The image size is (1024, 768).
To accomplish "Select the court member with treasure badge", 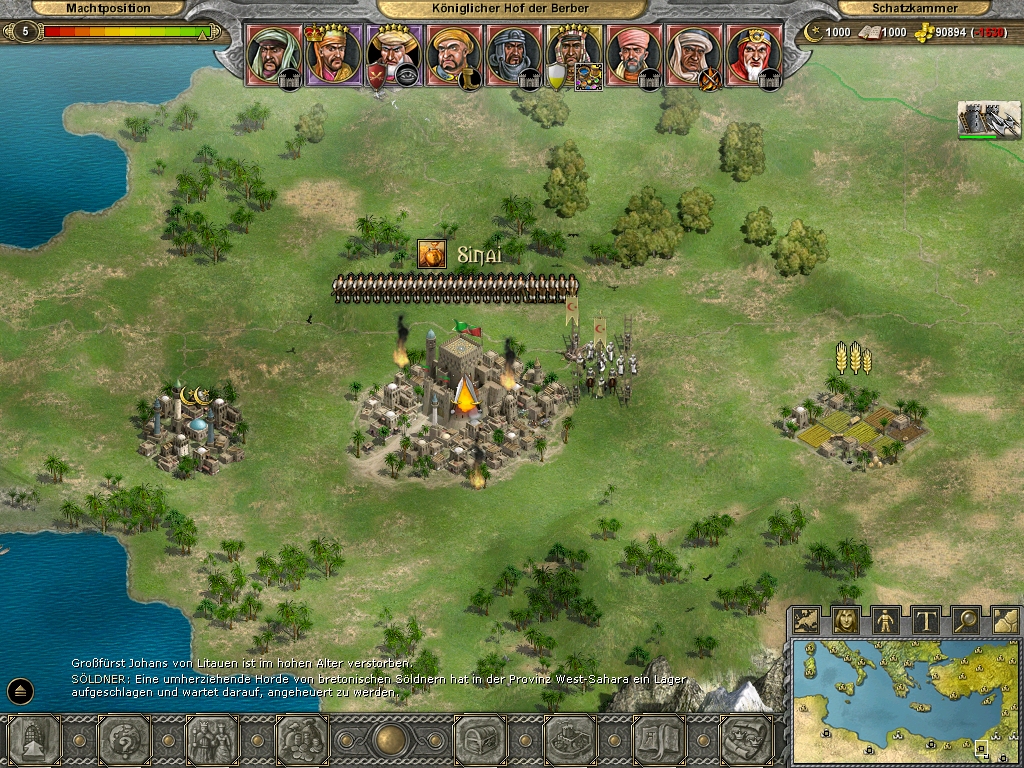I will [x=573, y=54].
